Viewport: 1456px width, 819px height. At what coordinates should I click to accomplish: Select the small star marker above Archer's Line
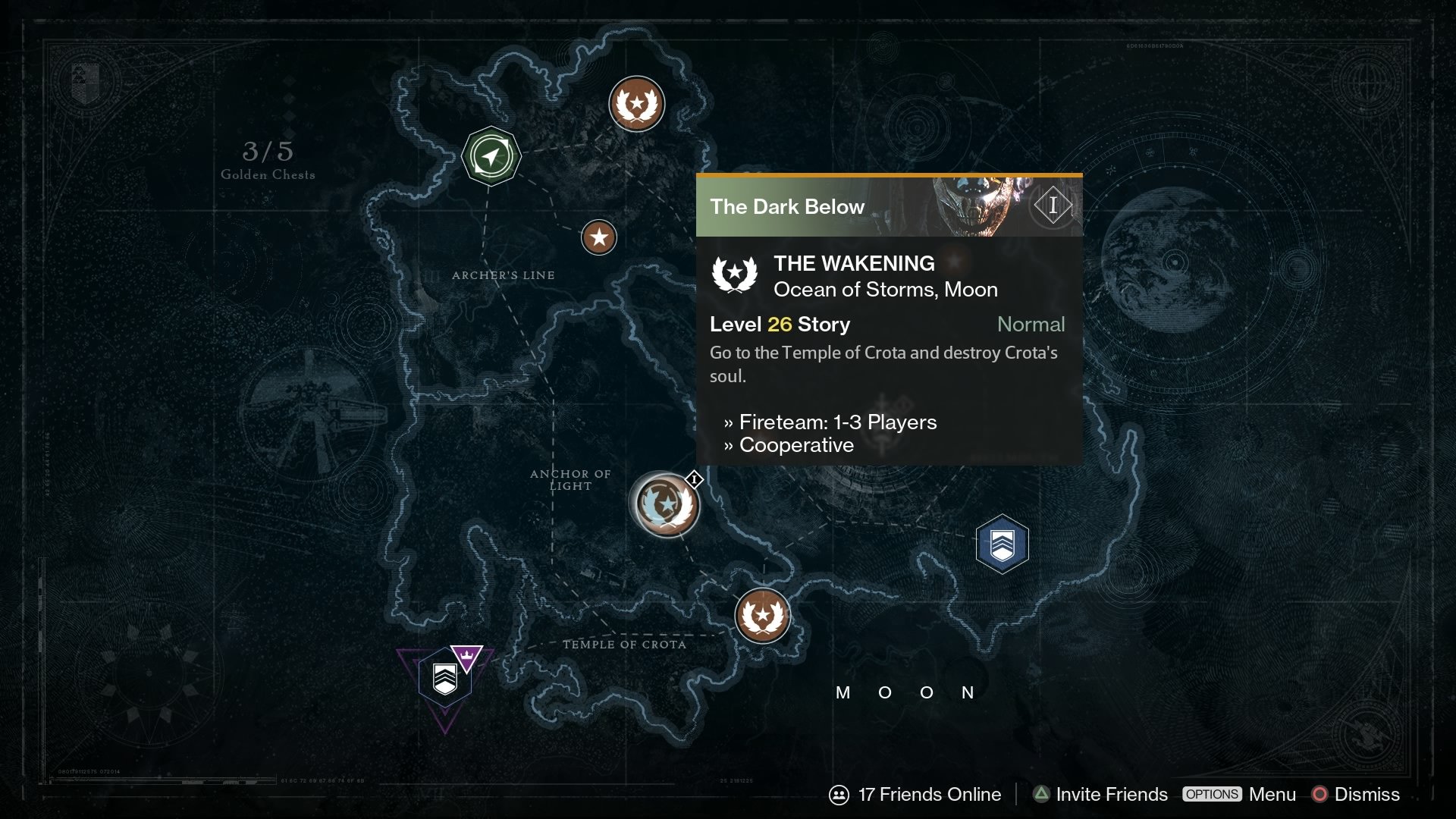[599, 237]
